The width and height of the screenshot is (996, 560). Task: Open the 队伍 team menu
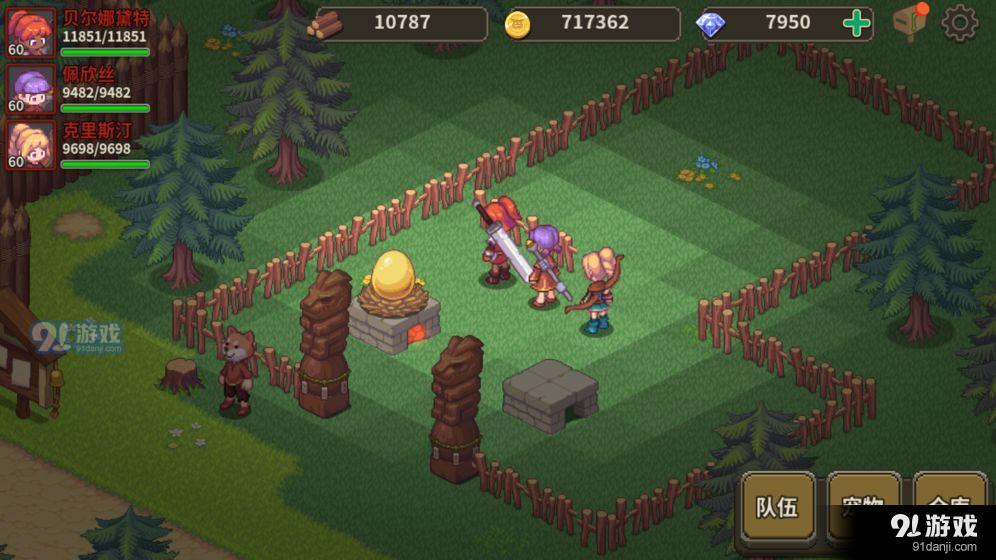[778, 507]
